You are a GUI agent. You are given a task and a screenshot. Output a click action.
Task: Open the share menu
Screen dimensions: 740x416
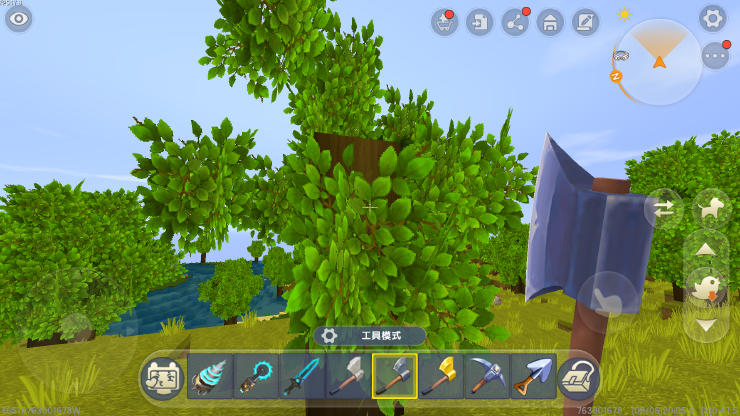pos(515,22)
